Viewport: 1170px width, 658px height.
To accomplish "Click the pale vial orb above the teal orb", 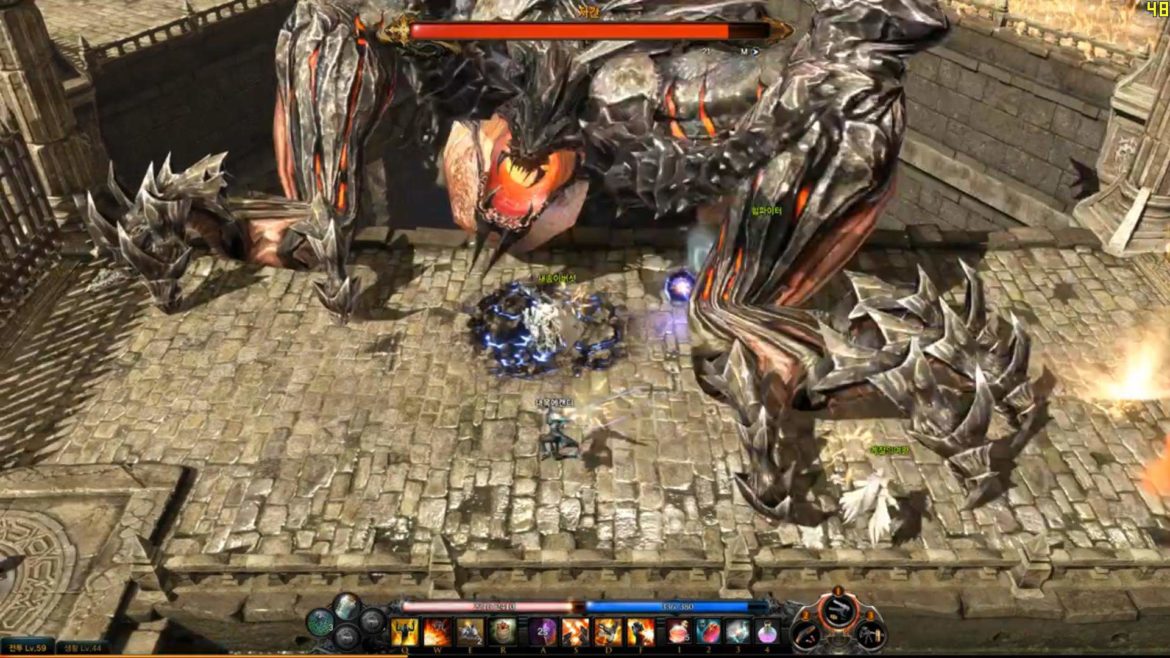I will pyautogui.click(x=346, y=606).
